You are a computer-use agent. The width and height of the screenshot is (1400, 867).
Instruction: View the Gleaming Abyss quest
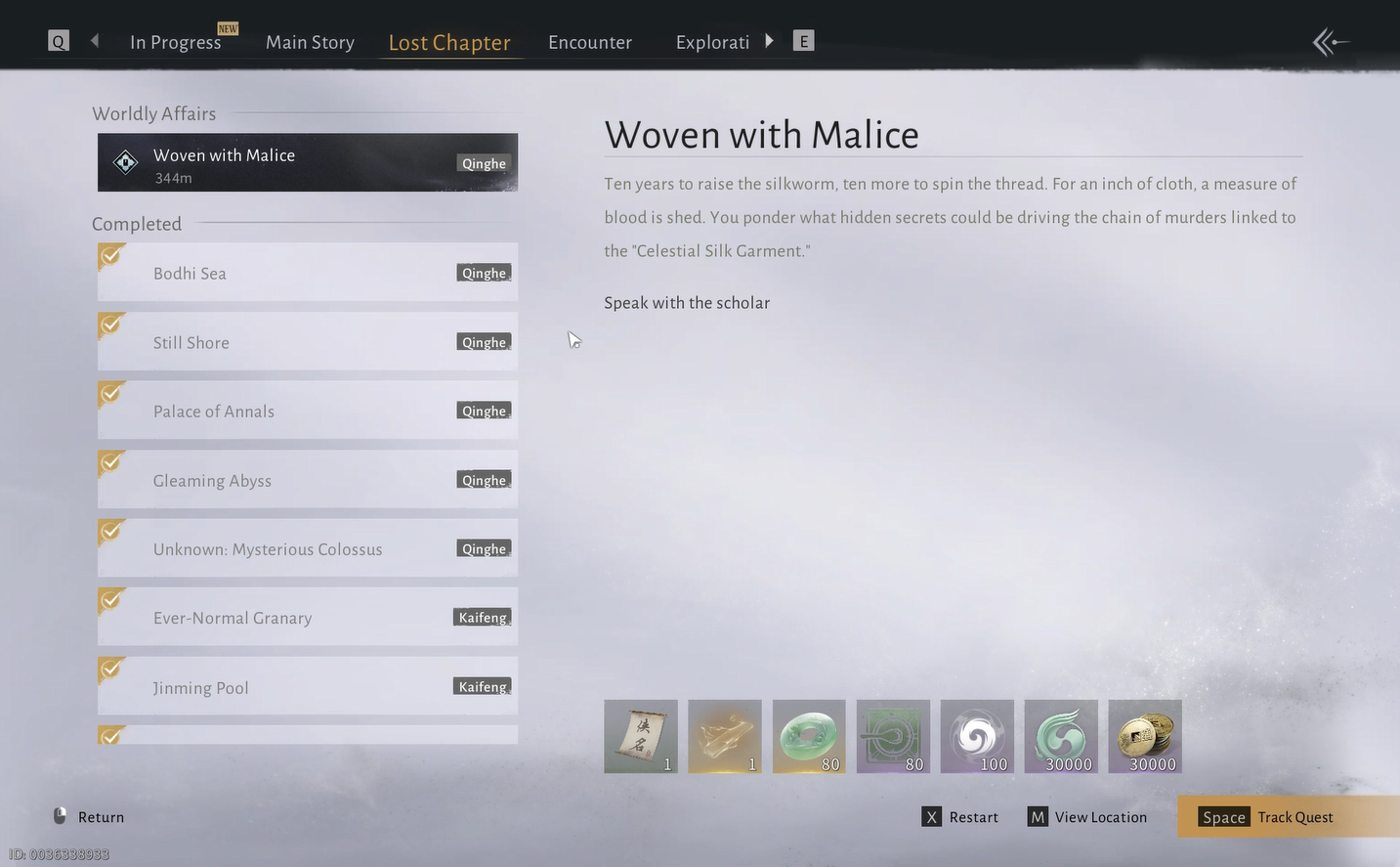pyautogui.click(x=307, y=480)
